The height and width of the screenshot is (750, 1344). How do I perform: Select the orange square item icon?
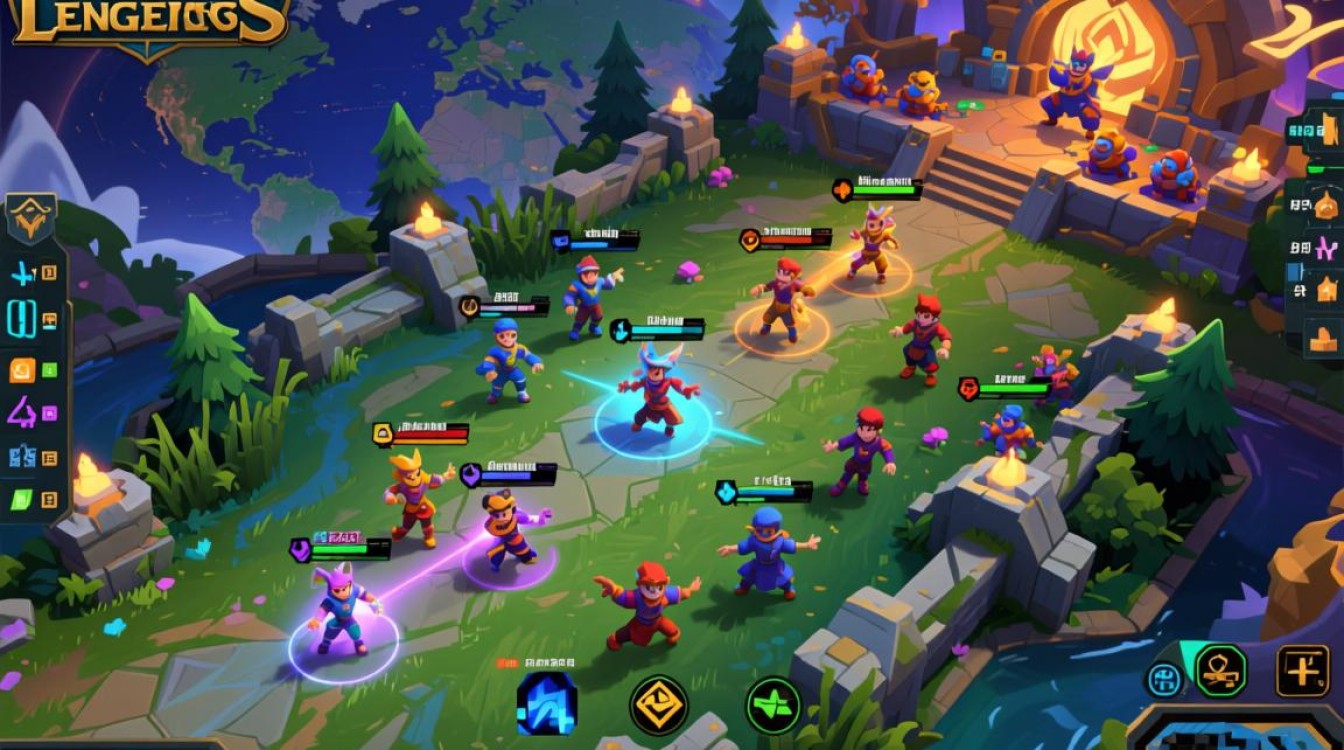point(22,370)
